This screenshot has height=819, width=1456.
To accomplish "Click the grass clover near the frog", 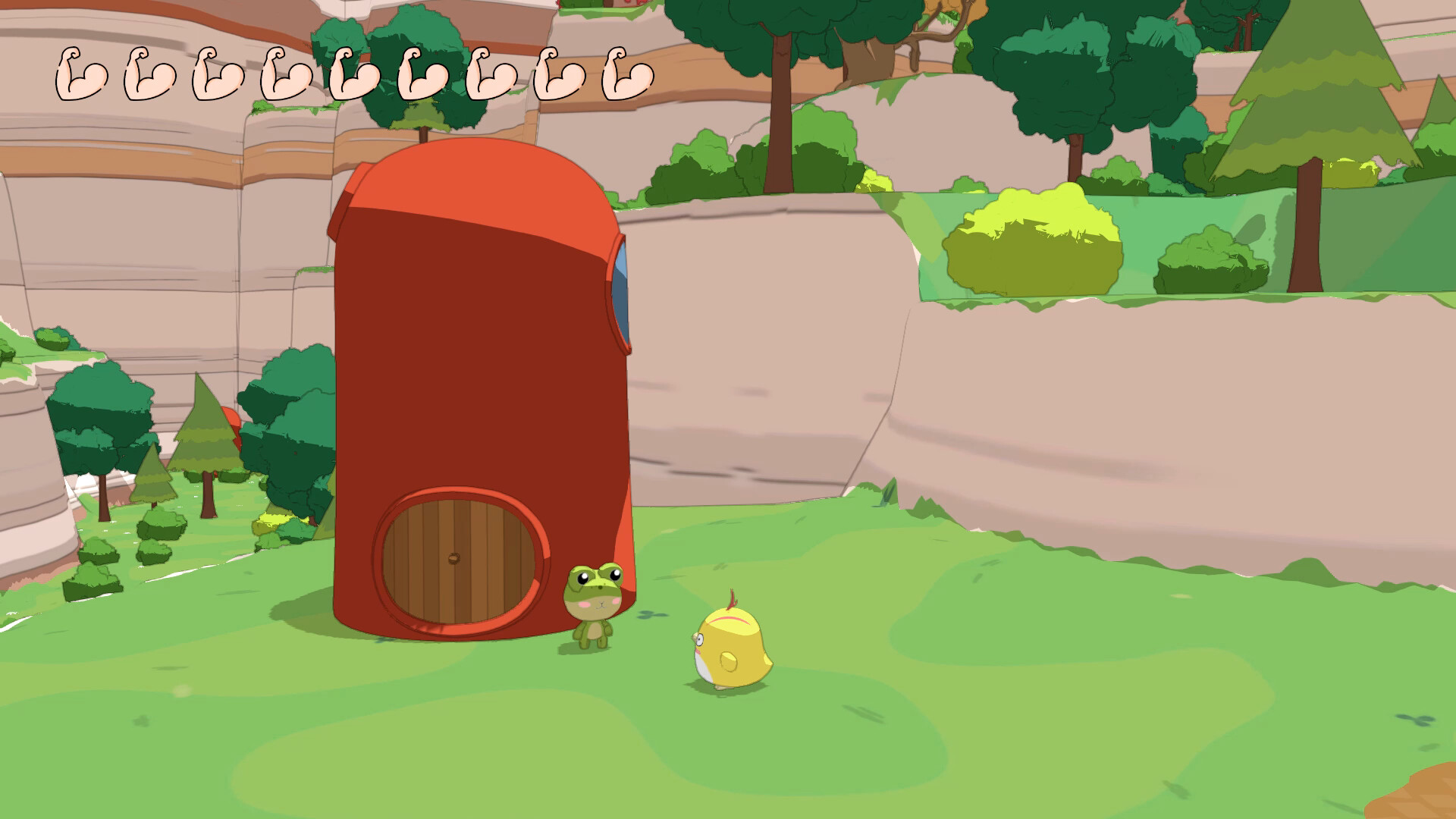I will 649,616.
